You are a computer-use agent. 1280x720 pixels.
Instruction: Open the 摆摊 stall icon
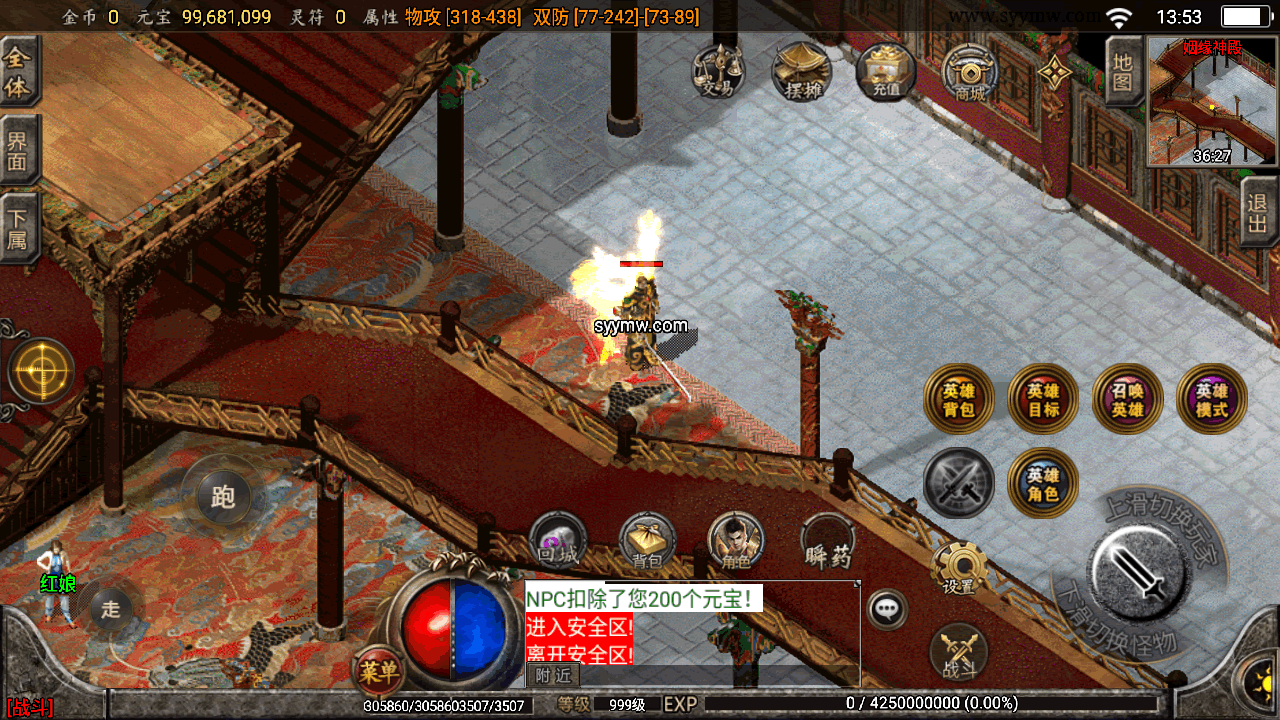point(802,70)
